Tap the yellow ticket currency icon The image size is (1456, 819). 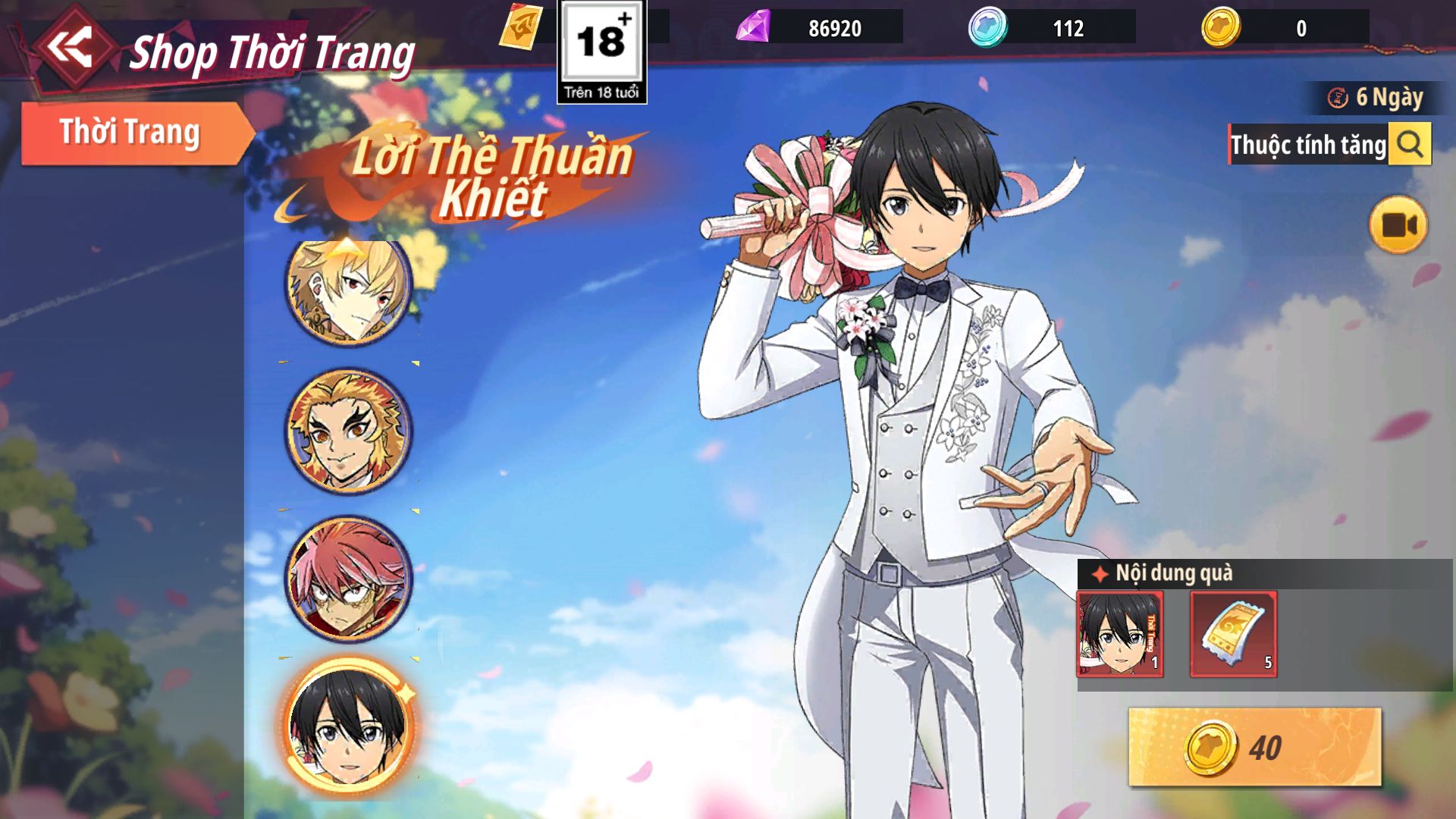coord(521,27)
